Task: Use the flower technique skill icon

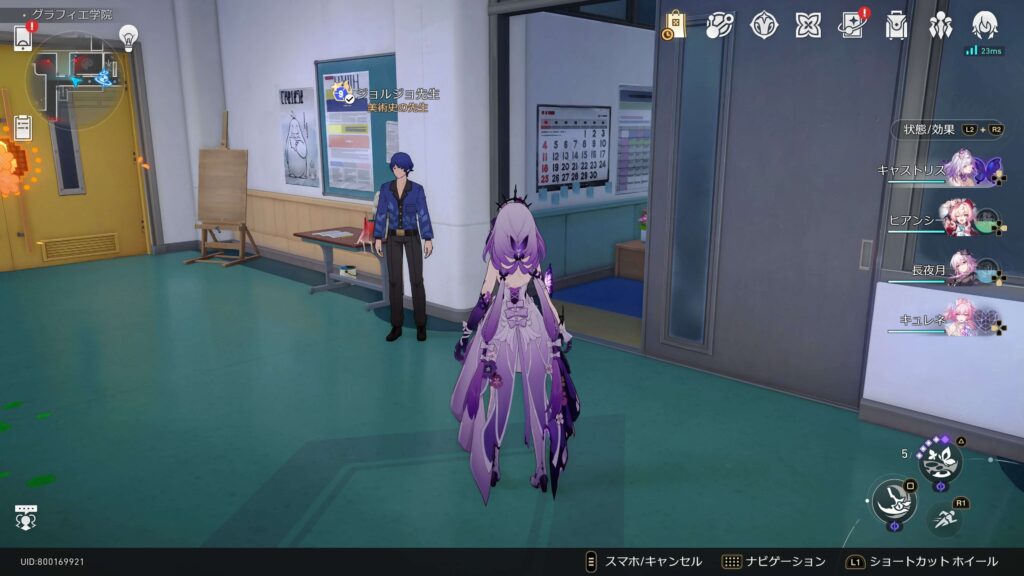Action: pyautogui.click(x=940, y=461)
